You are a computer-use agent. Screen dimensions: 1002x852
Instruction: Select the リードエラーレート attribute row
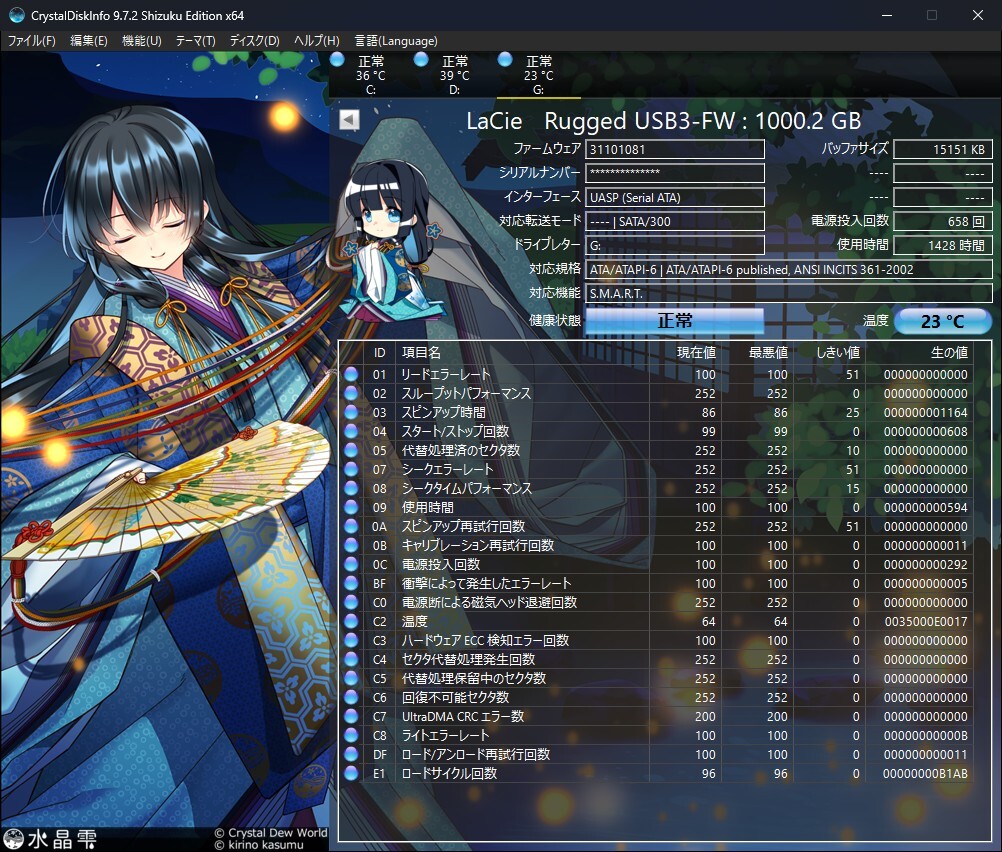coord(445,374)
